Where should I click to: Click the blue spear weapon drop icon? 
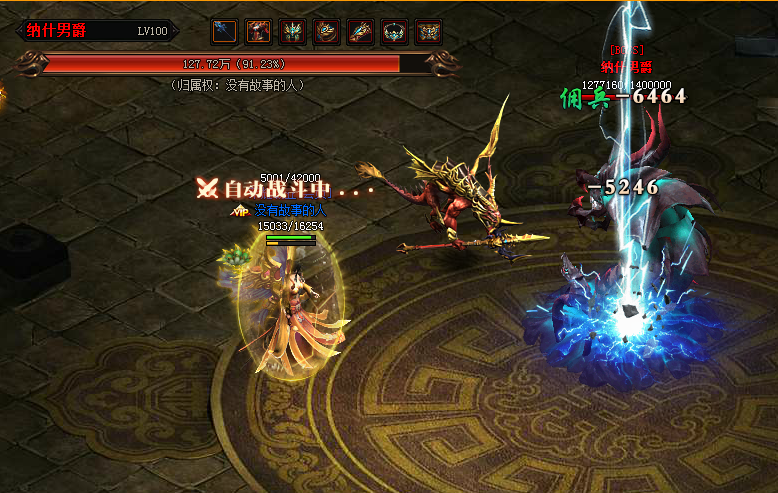tap(226, 32)
